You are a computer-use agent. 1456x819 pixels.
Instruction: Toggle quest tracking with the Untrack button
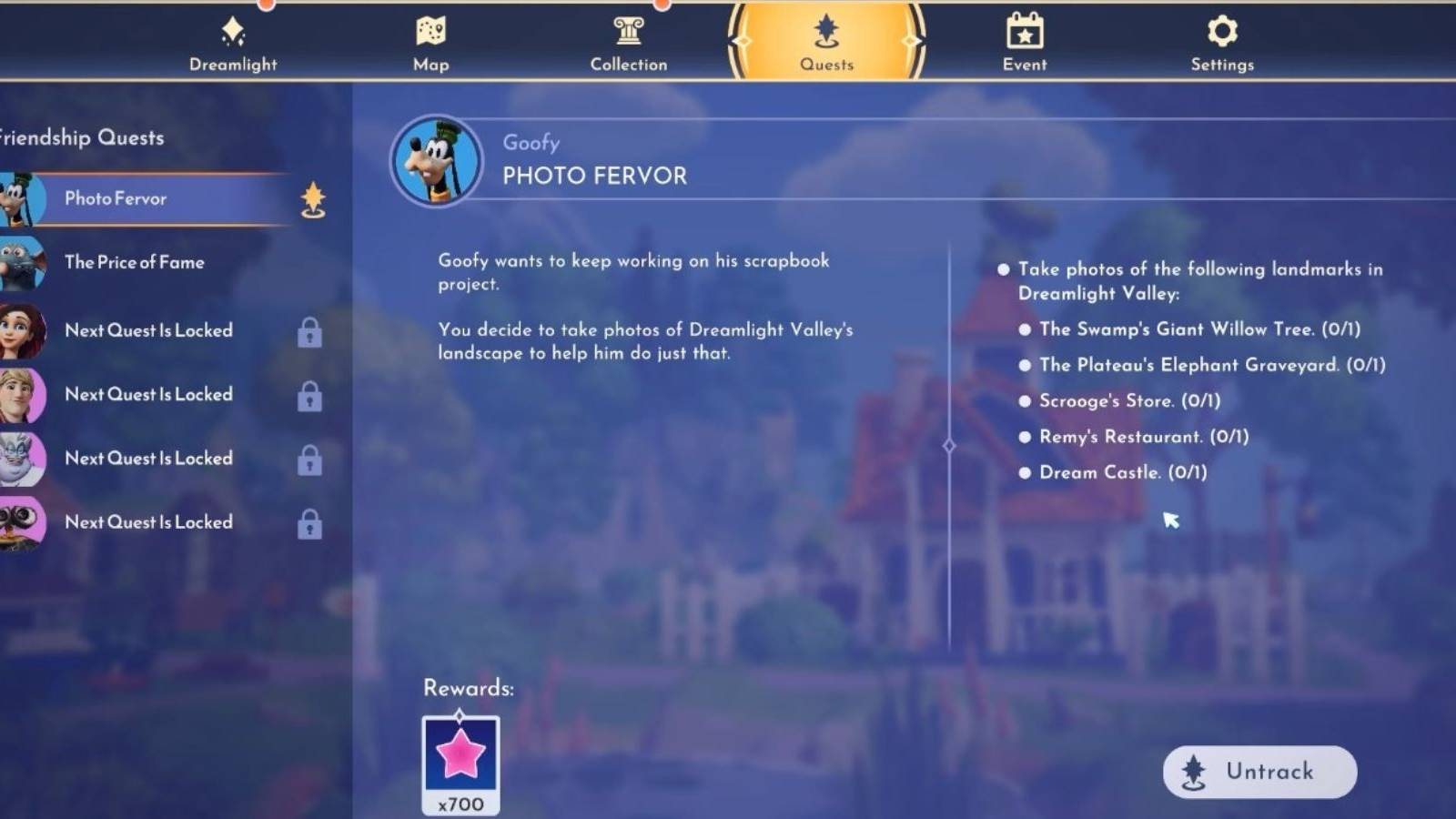(1259, 771)
